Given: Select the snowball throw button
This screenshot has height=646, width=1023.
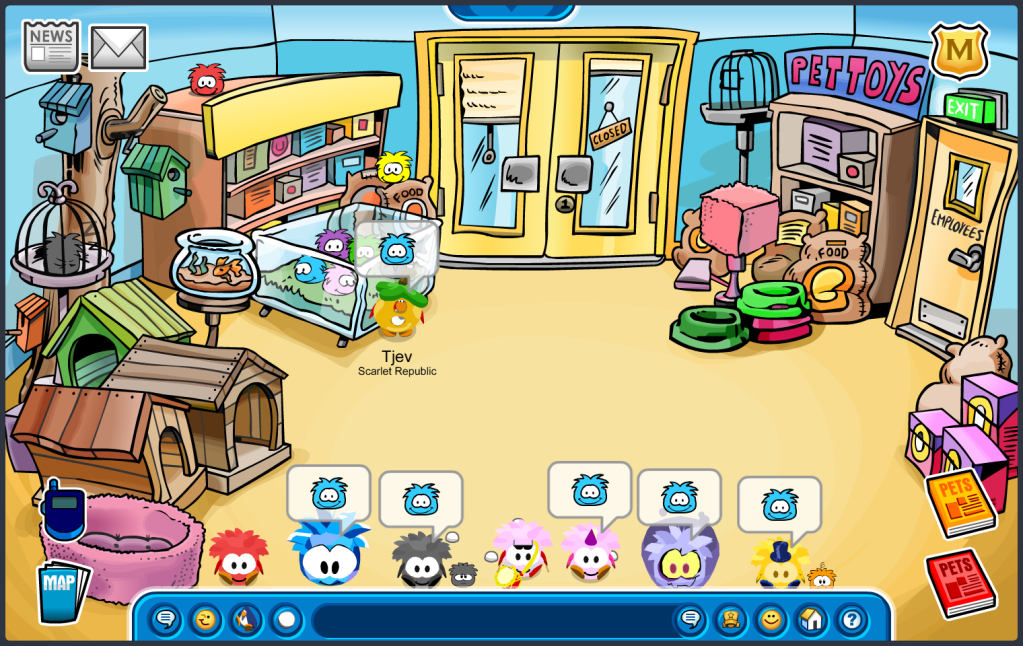Looking at the screenshot, I should point(286,620).
